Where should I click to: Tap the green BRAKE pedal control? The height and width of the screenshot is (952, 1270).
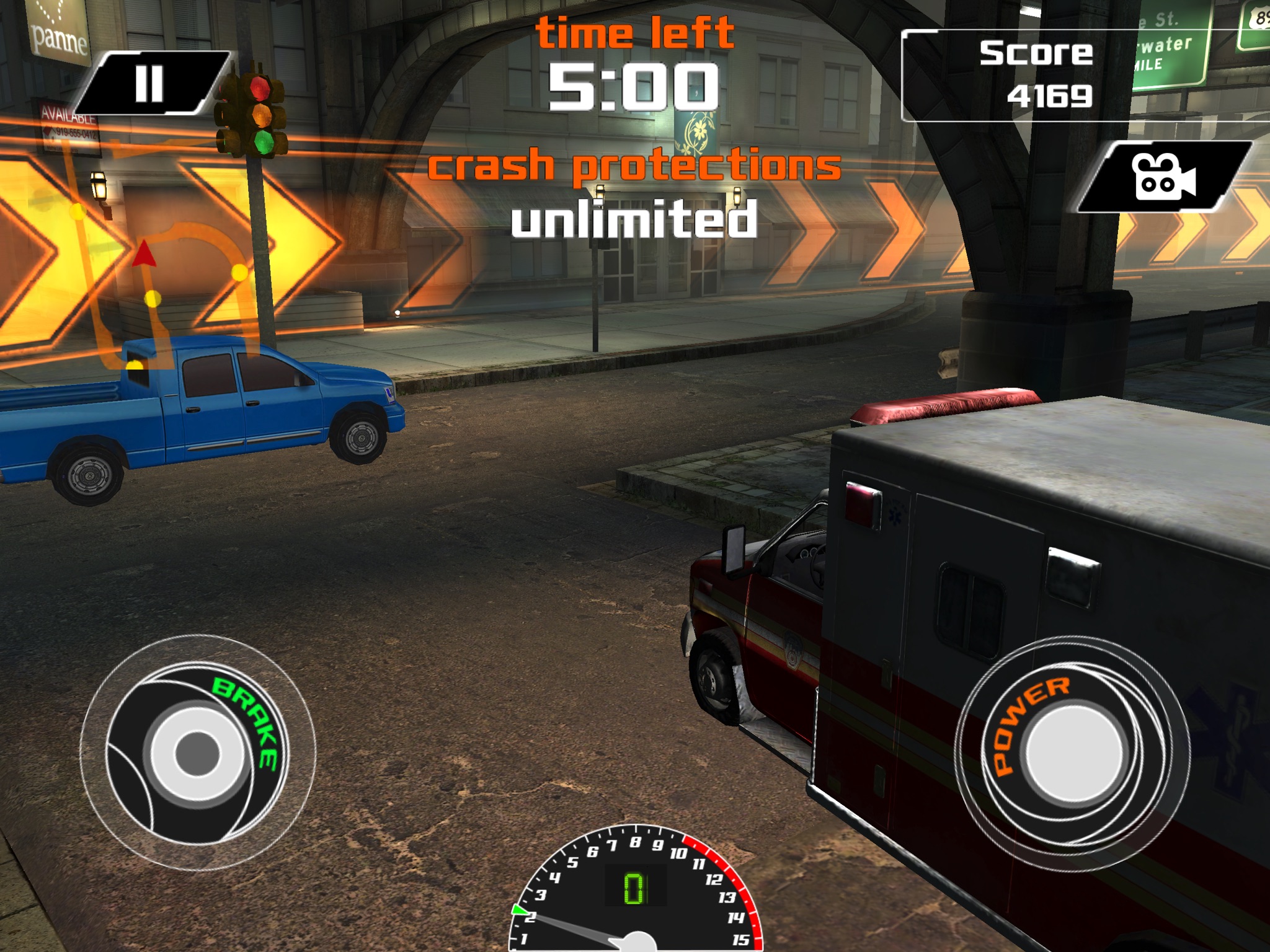tap(197, 752)
